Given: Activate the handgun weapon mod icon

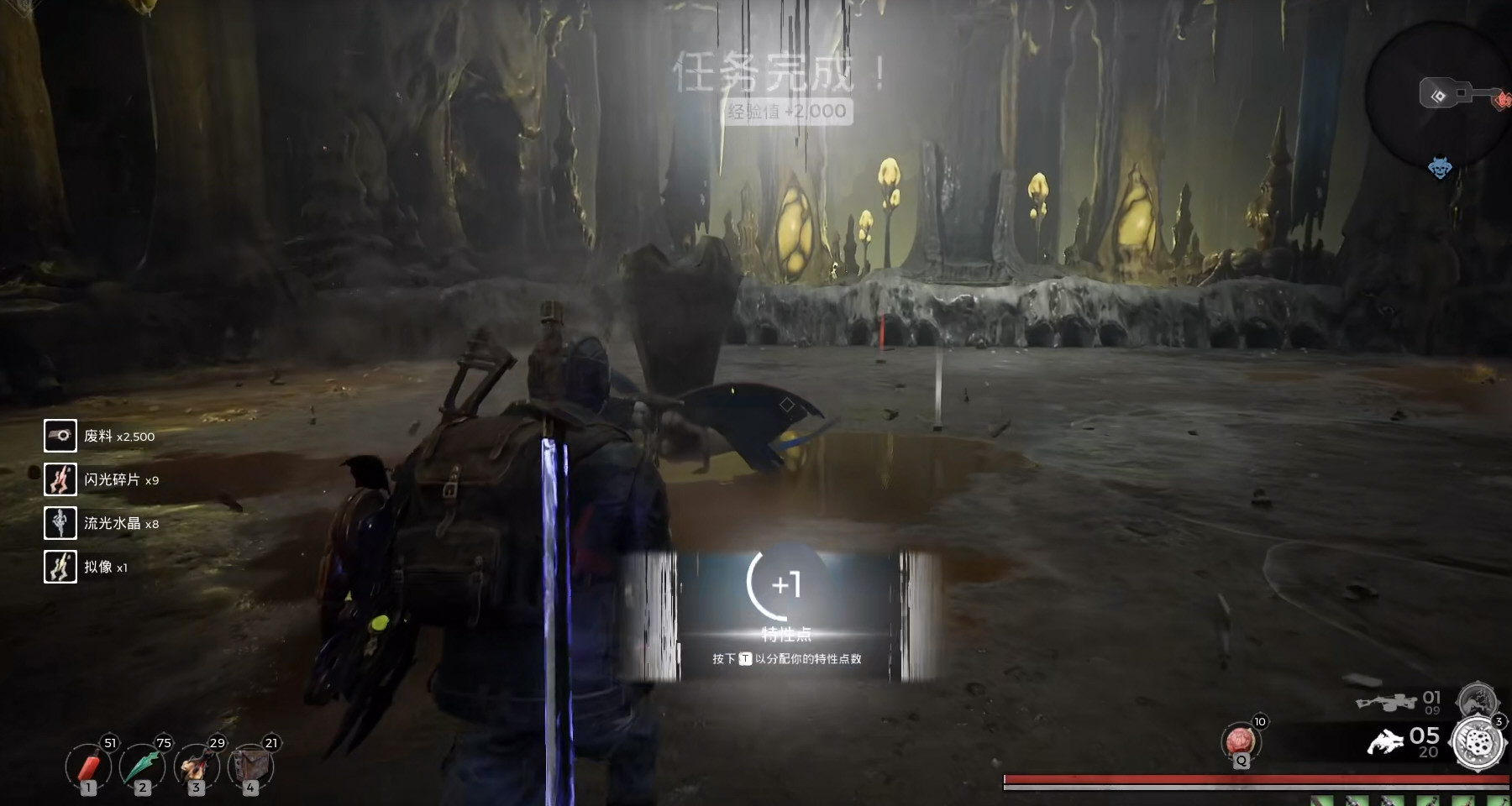Looking at the screenshot, I should pos(1478,744).
